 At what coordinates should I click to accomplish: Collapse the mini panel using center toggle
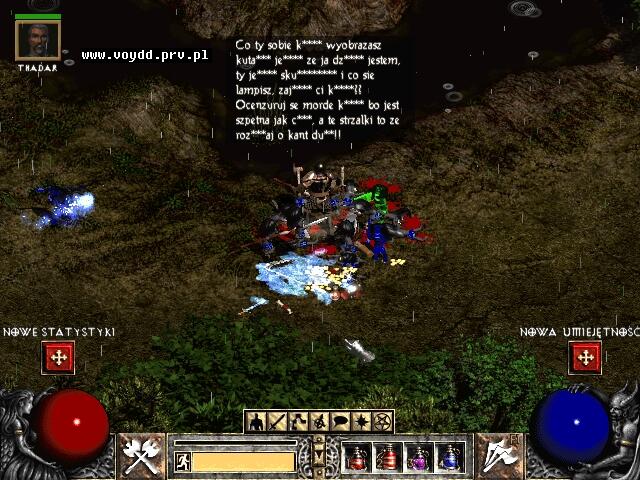(319, 453)
